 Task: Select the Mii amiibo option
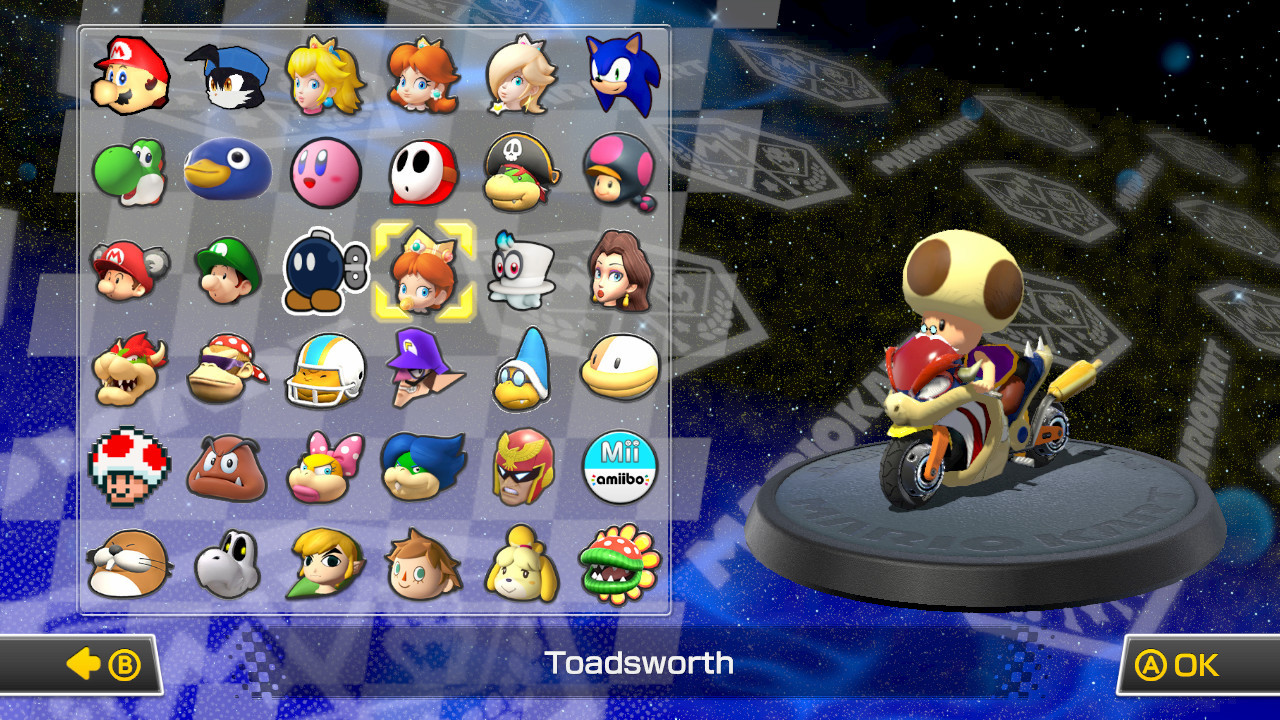coord(620,465)
